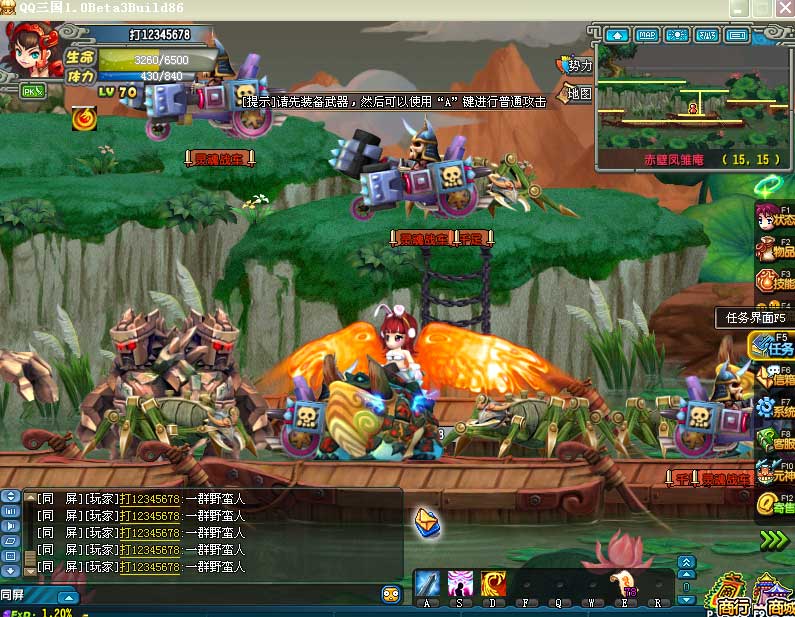Open the 系统 system settings

click(773, 408)
